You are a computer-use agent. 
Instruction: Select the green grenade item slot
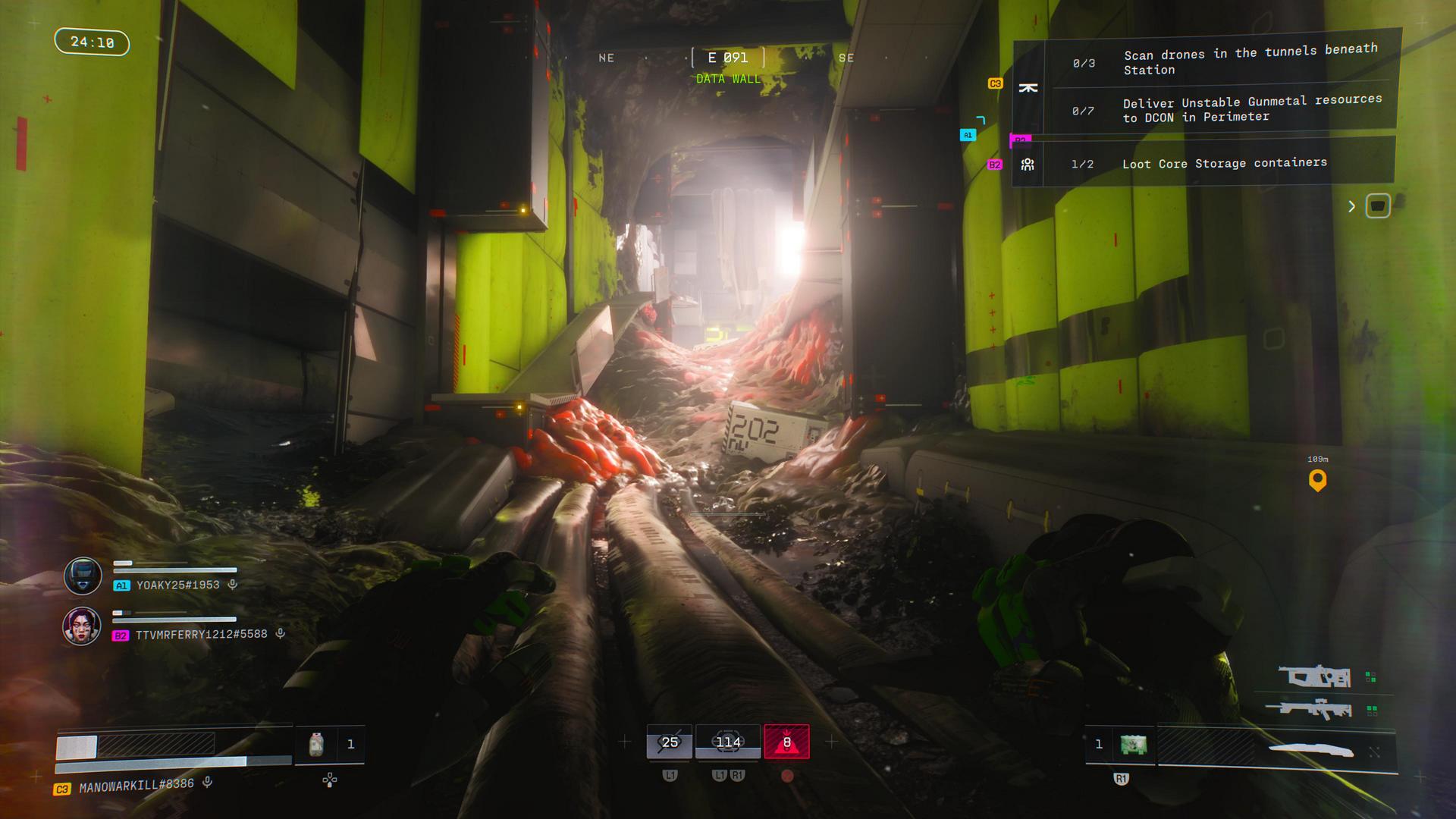click(1133, 745)
